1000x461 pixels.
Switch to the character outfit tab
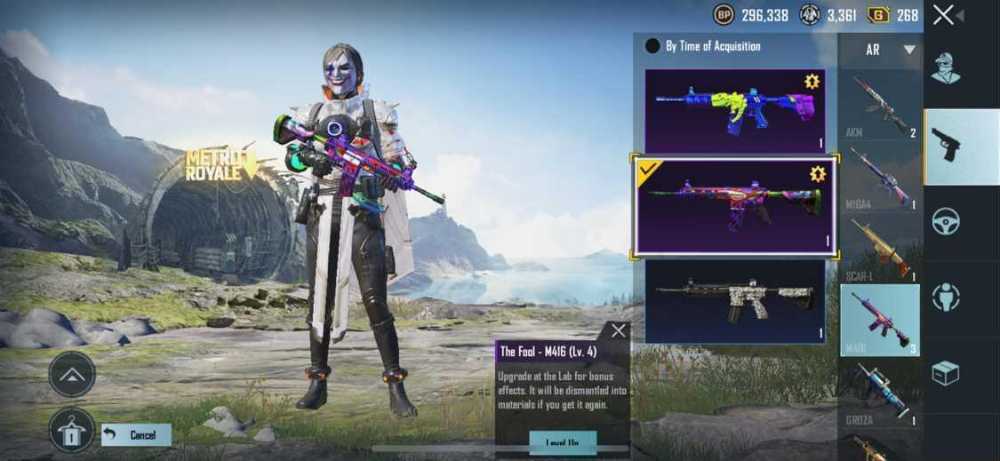click(946, 69)
